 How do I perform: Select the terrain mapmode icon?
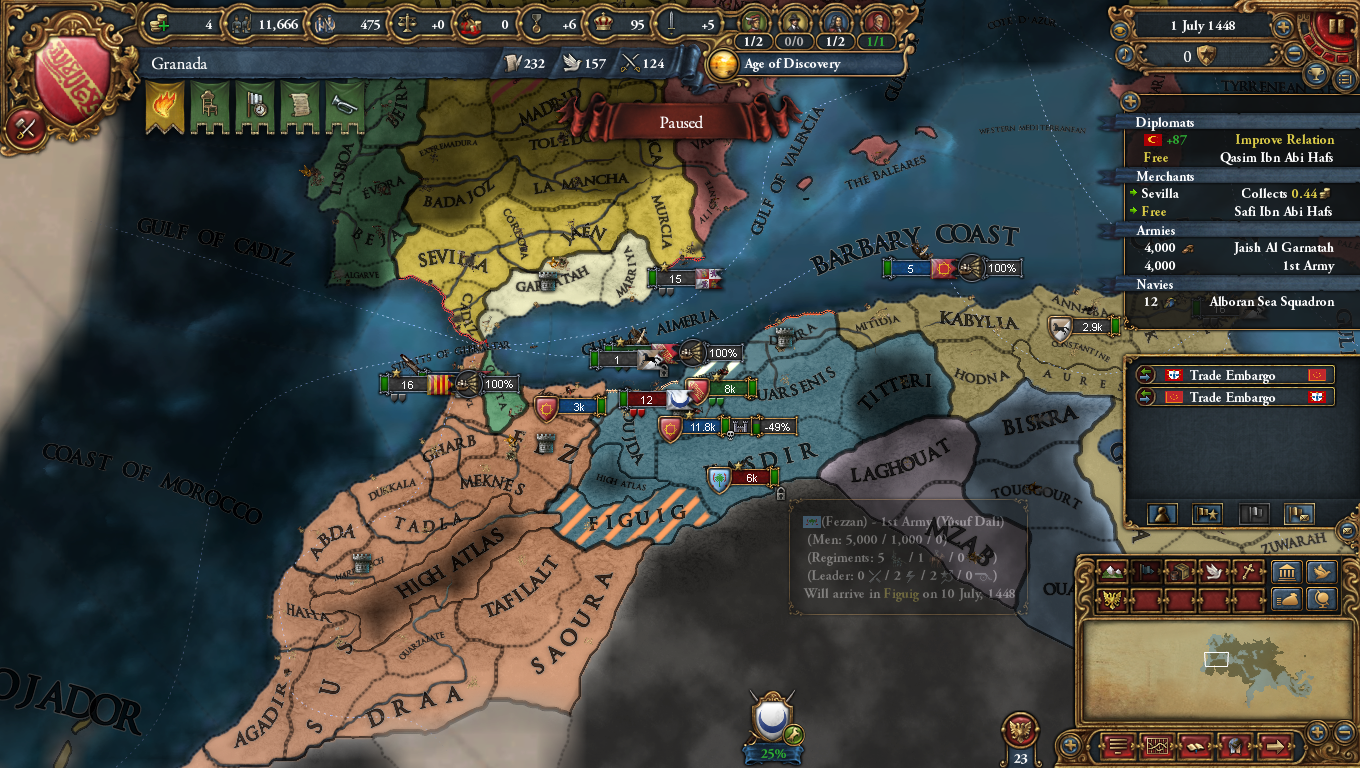(x=1113, y=570)
